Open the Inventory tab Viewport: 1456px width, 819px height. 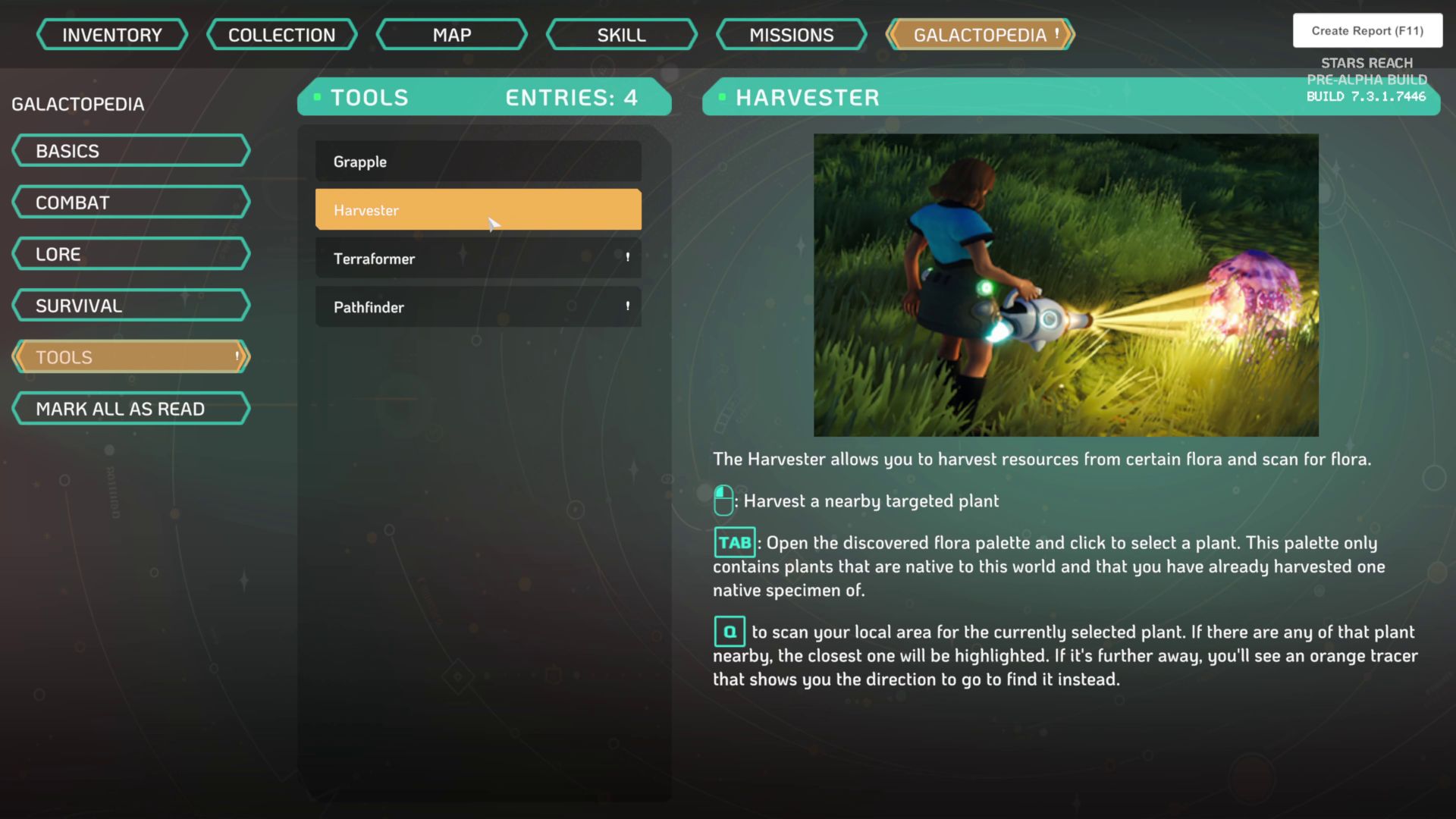pos(112,35)
